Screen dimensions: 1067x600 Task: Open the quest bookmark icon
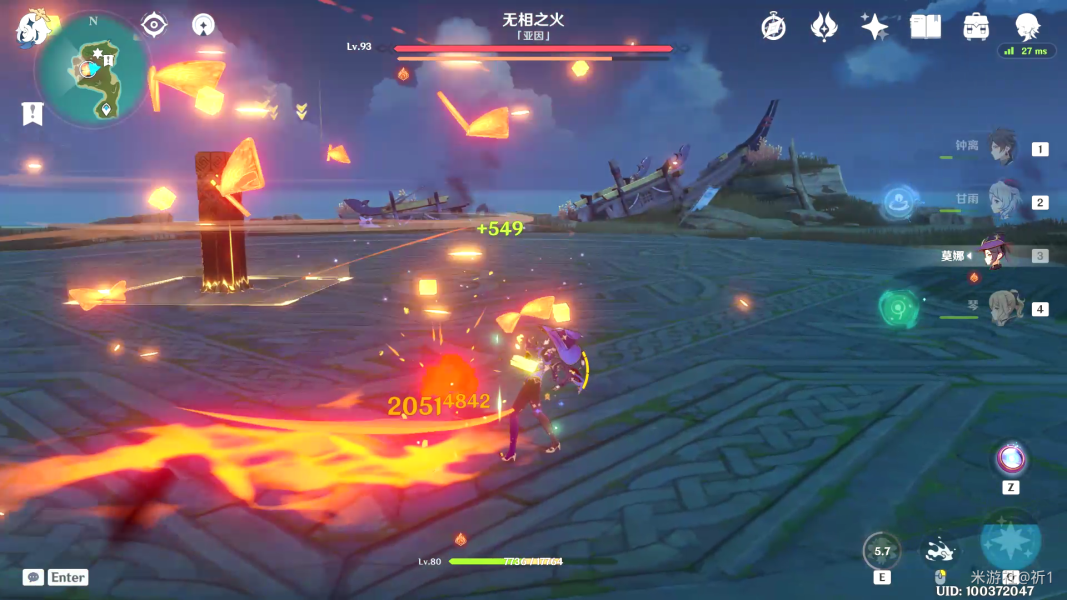tap(32, 113)
